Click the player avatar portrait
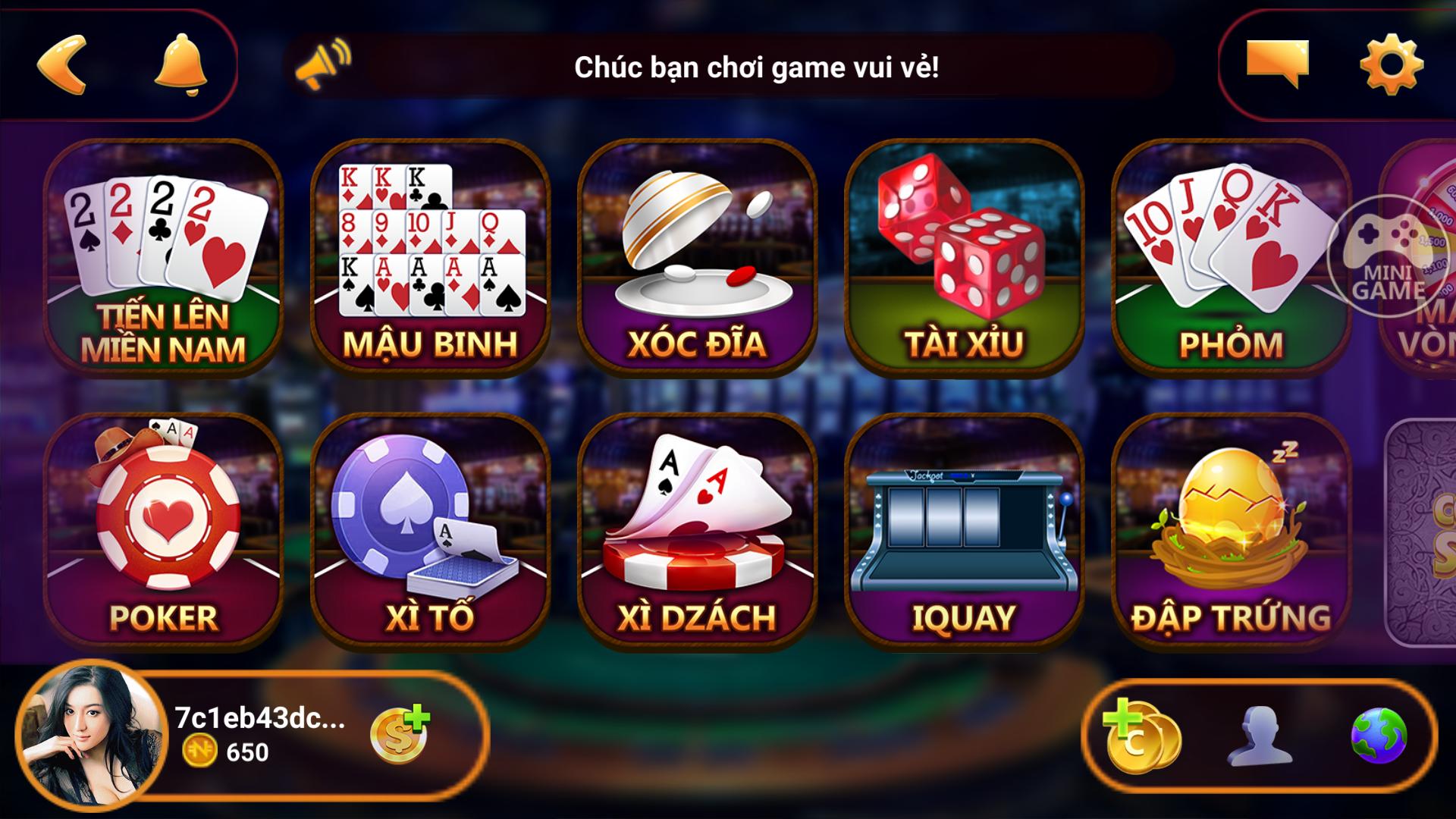1456x819 pixels. point(91,736)
